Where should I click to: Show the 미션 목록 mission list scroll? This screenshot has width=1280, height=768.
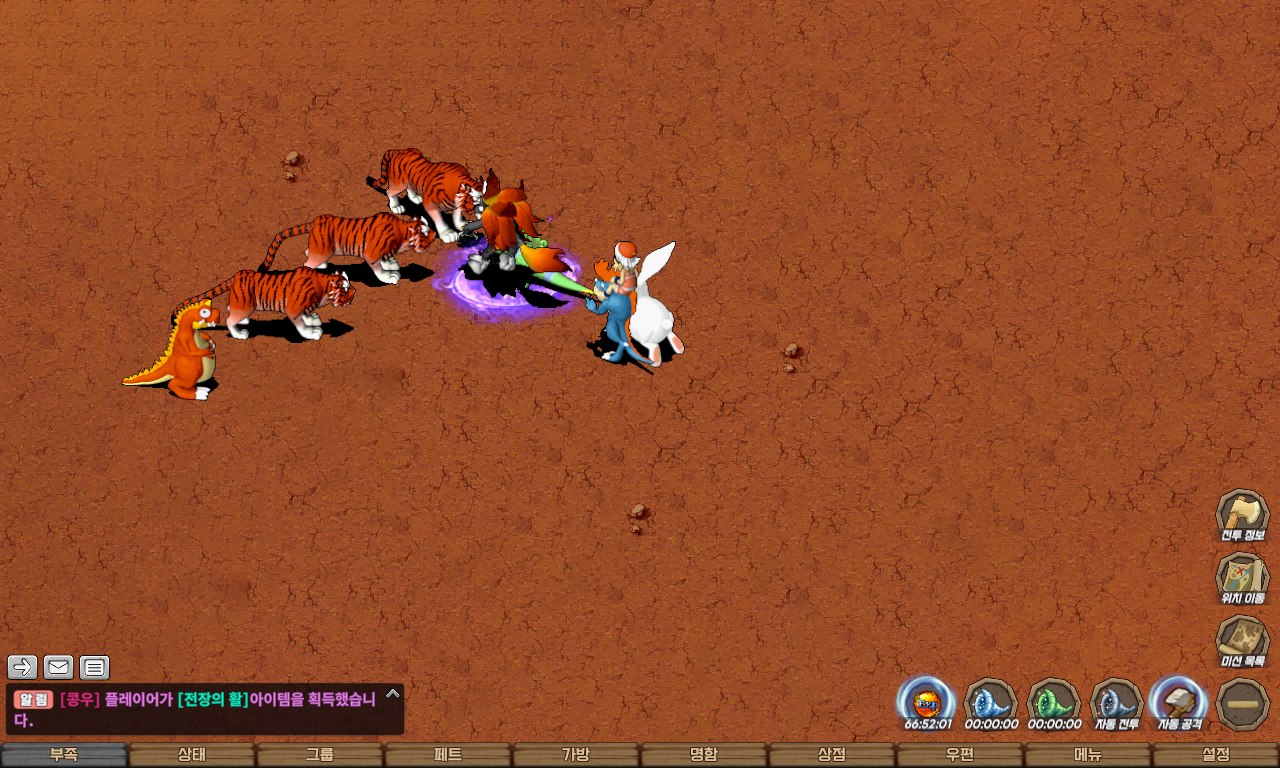click(1242, 641)
